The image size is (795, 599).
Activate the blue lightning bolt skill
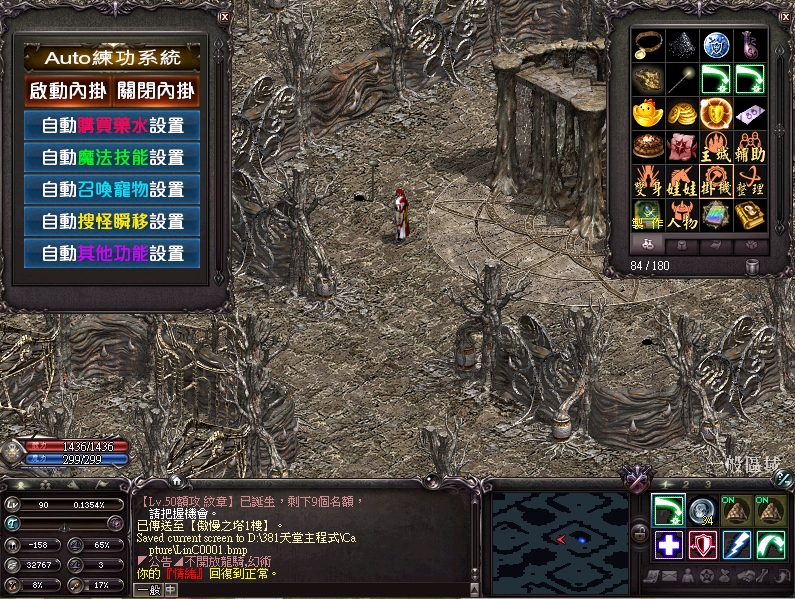pos(737,544)
